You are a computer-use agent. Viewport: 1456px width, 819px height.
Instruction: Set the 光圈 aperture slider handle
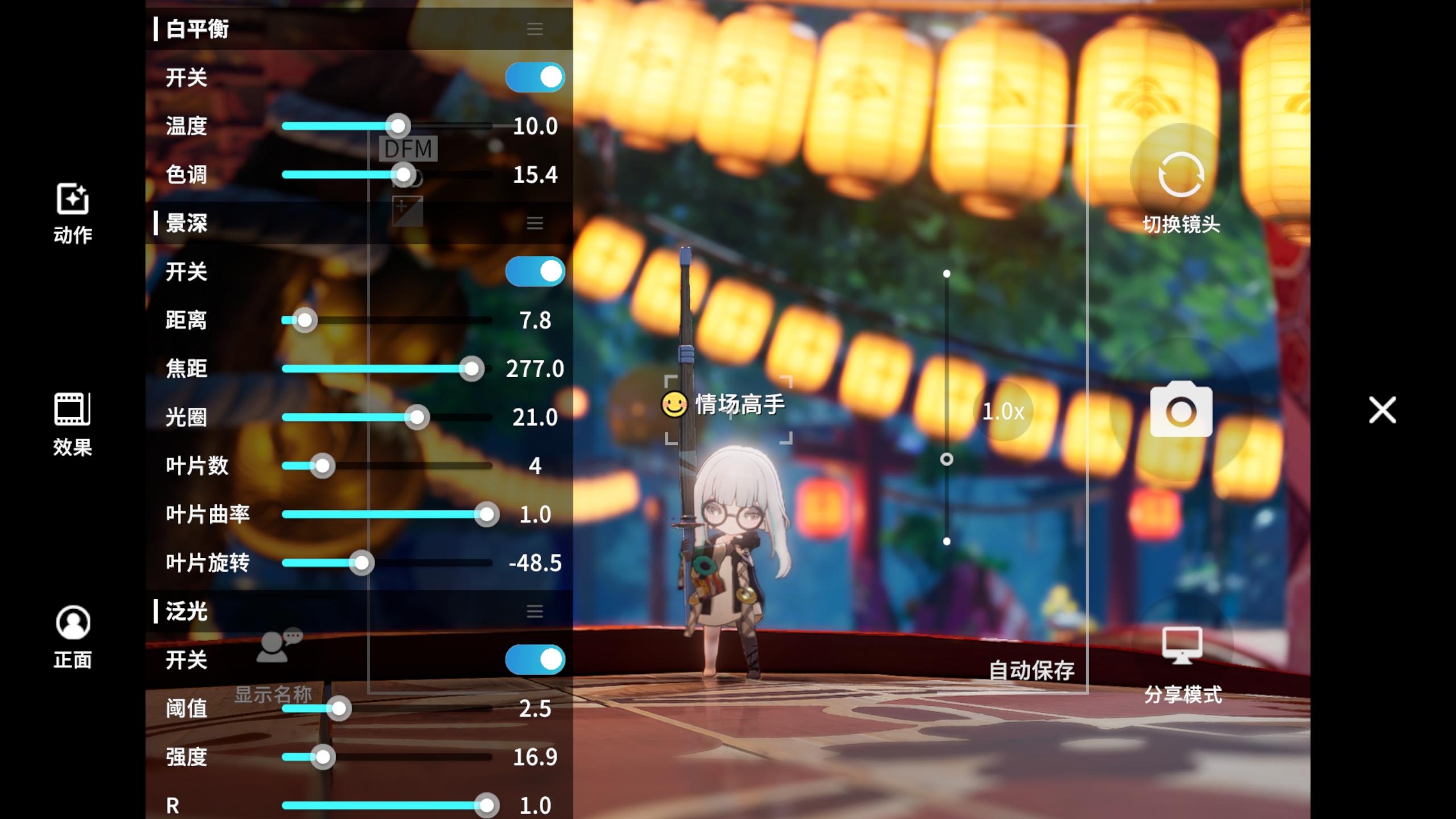click(x=417, y=417)
